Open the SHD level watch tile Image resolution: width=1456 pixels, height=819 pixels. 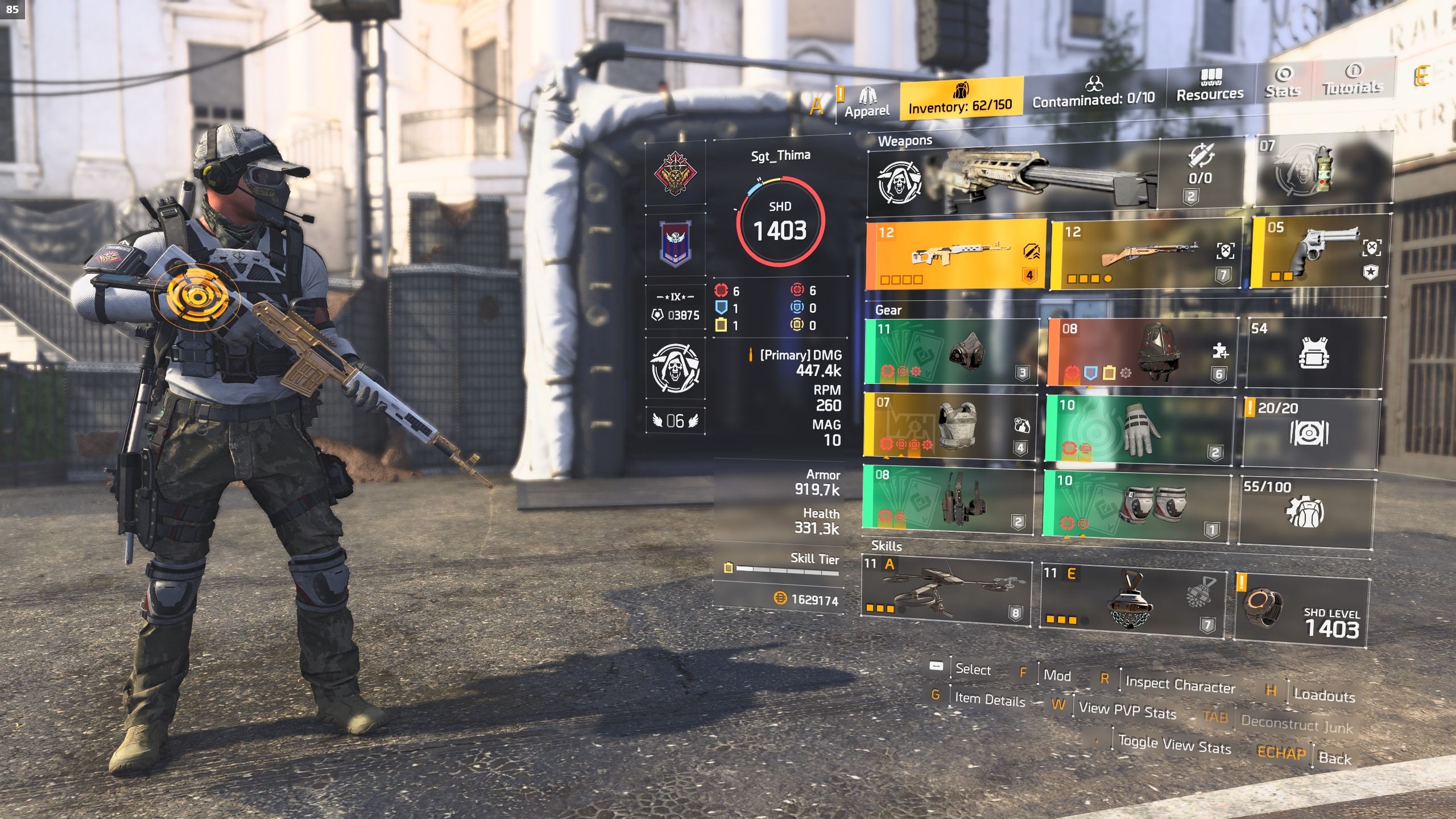coord(1301,609)
